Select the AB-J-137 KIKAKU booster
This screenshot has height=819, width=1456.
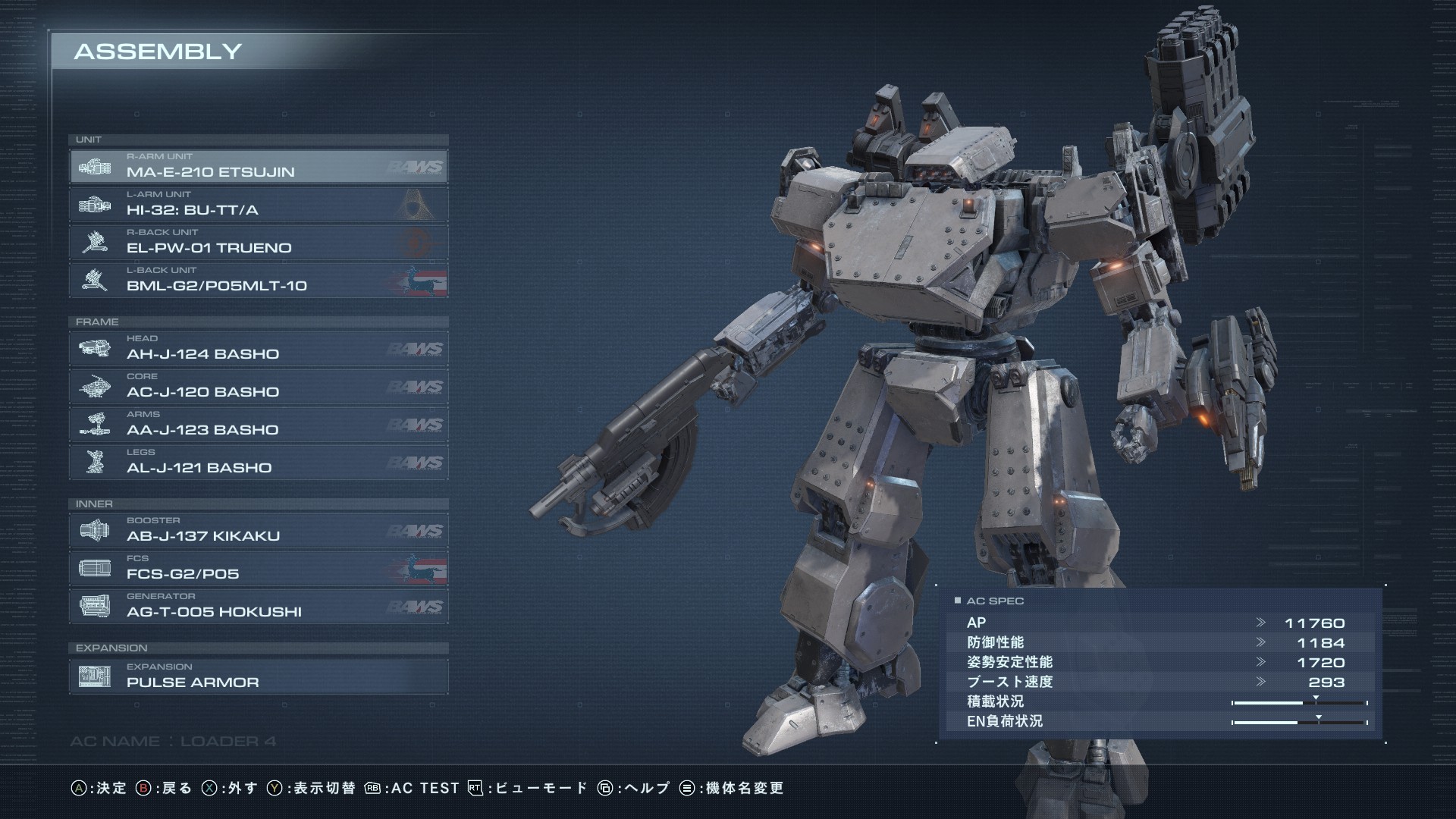pos(258,531)
